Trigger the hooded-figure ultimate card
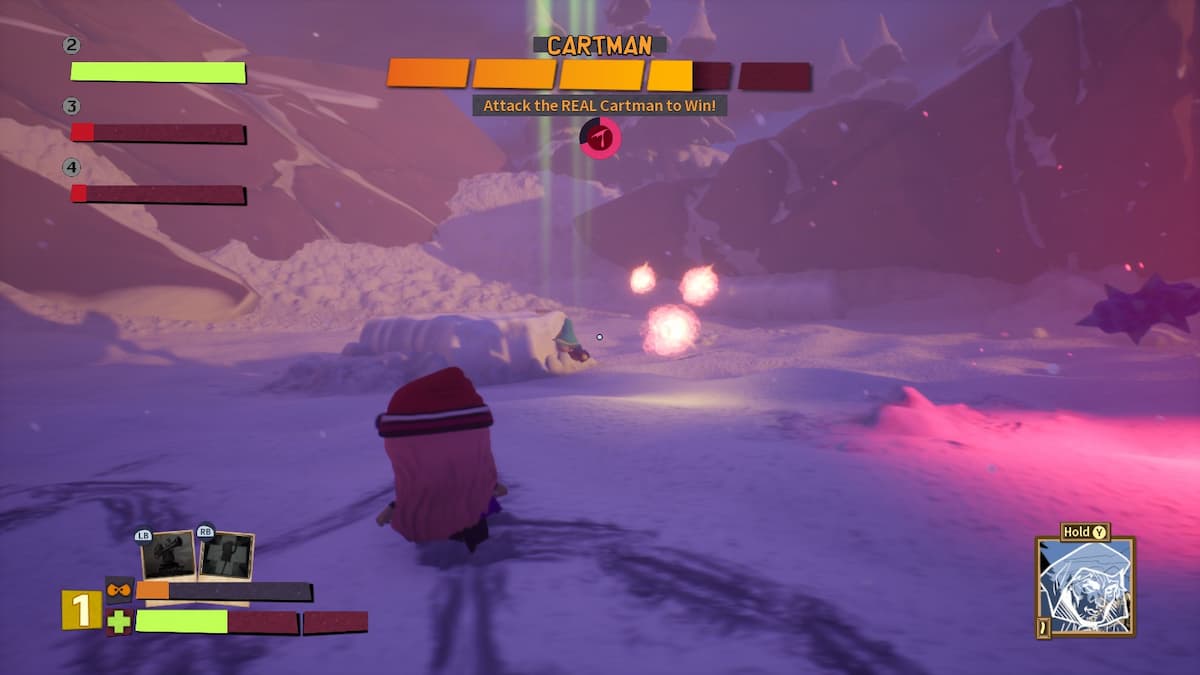1200x675 pixels. (1085, 586)
